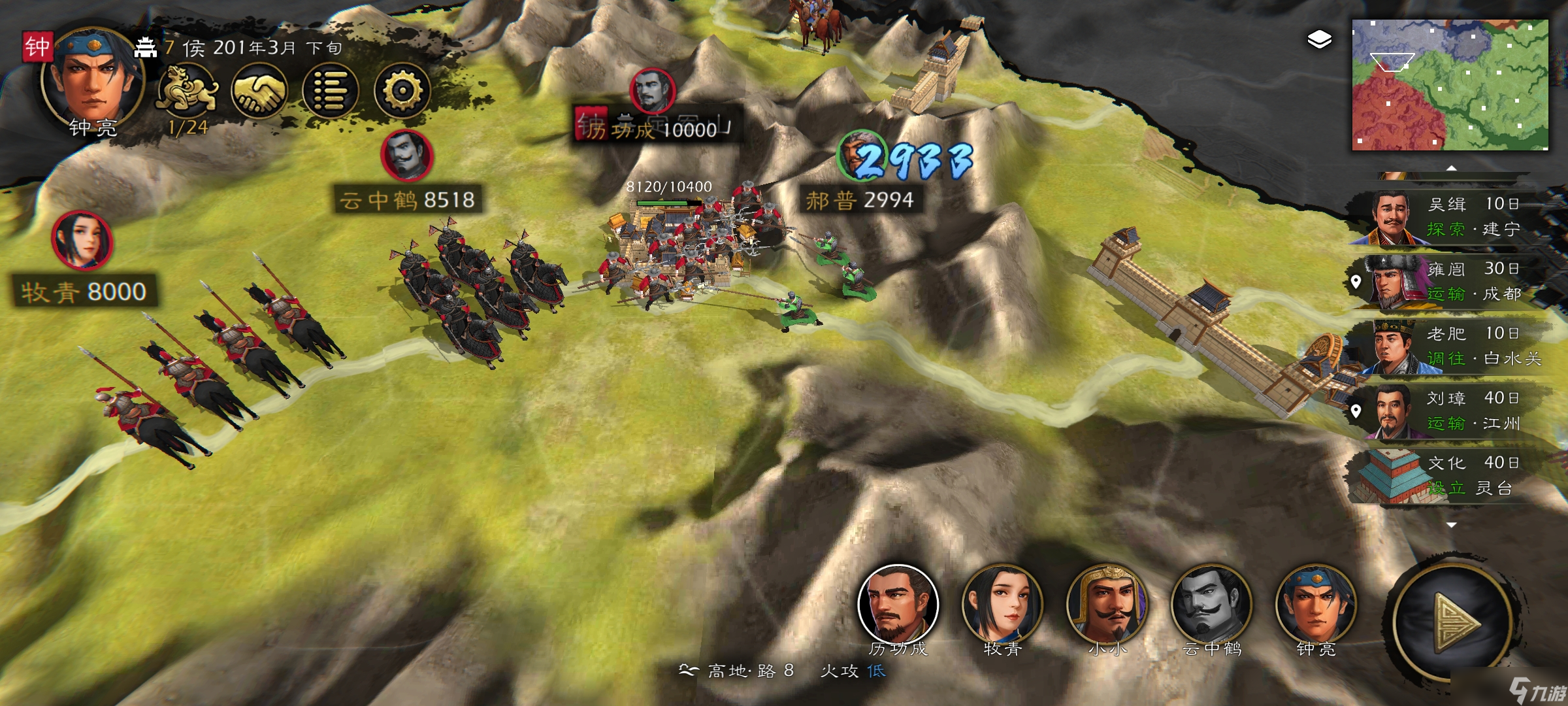This screenshot has height=706, width=1568.
Task: Open the golden gear settings icon
Action: click(x=402, y=91)
